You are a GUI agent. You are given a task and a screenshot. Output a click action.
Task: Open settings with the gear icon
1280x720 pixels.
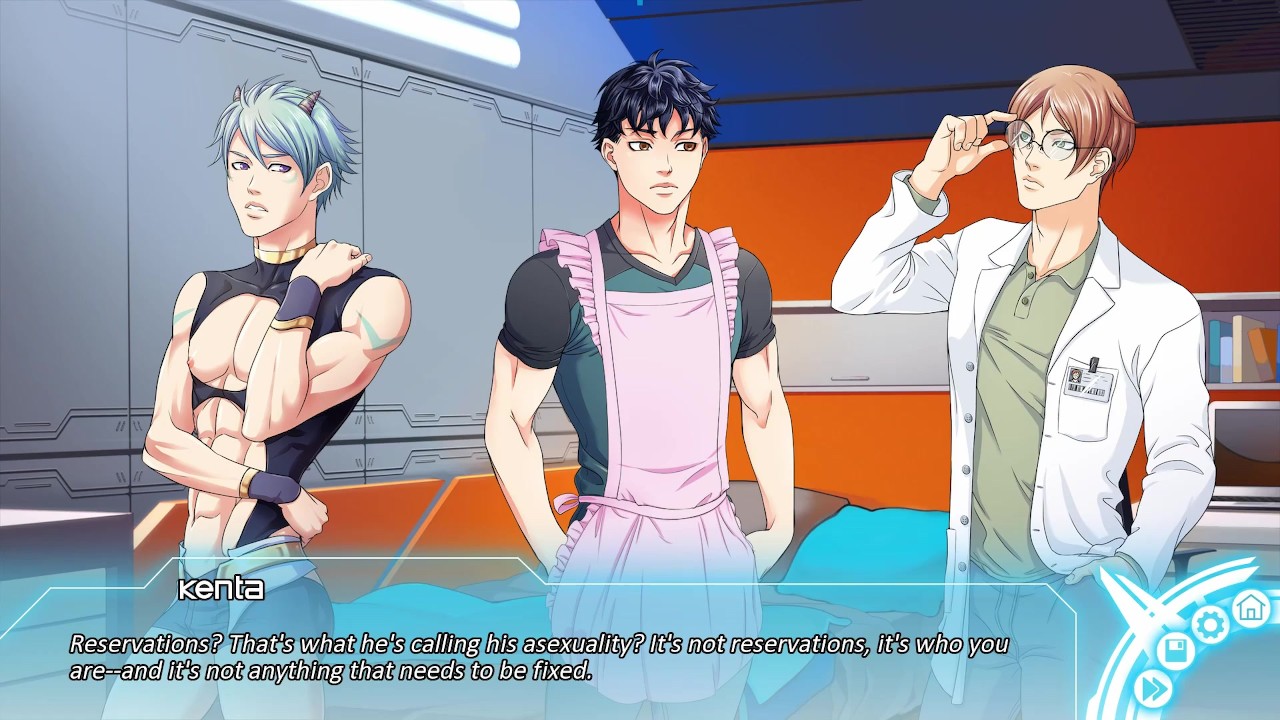(x=1210, y=625)
